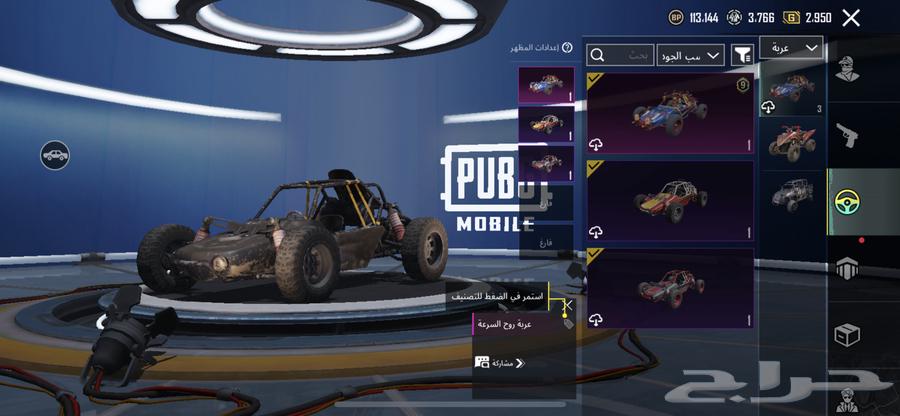Select the top equipped buggy slot
The height and width of the screenshot is (416, 900).
[547, 84]
